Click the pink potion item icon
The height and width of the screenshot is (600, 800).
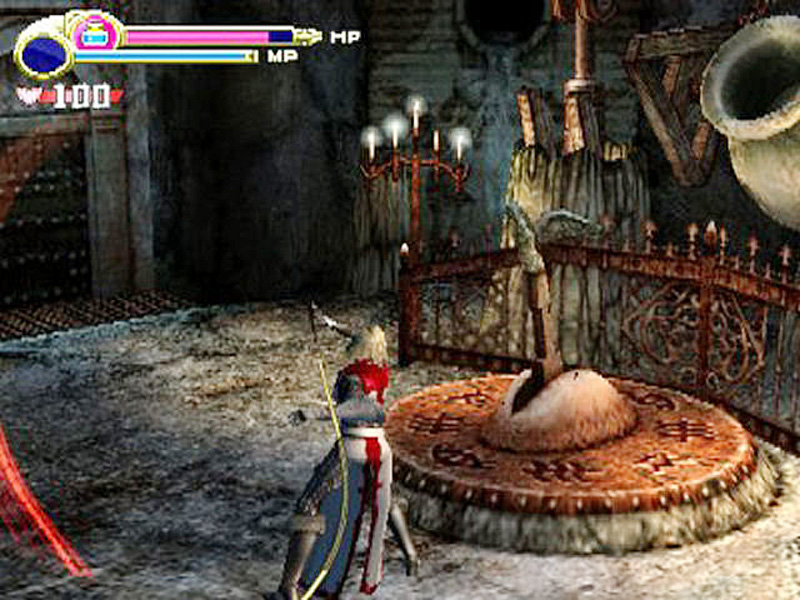tap(95, 34)
